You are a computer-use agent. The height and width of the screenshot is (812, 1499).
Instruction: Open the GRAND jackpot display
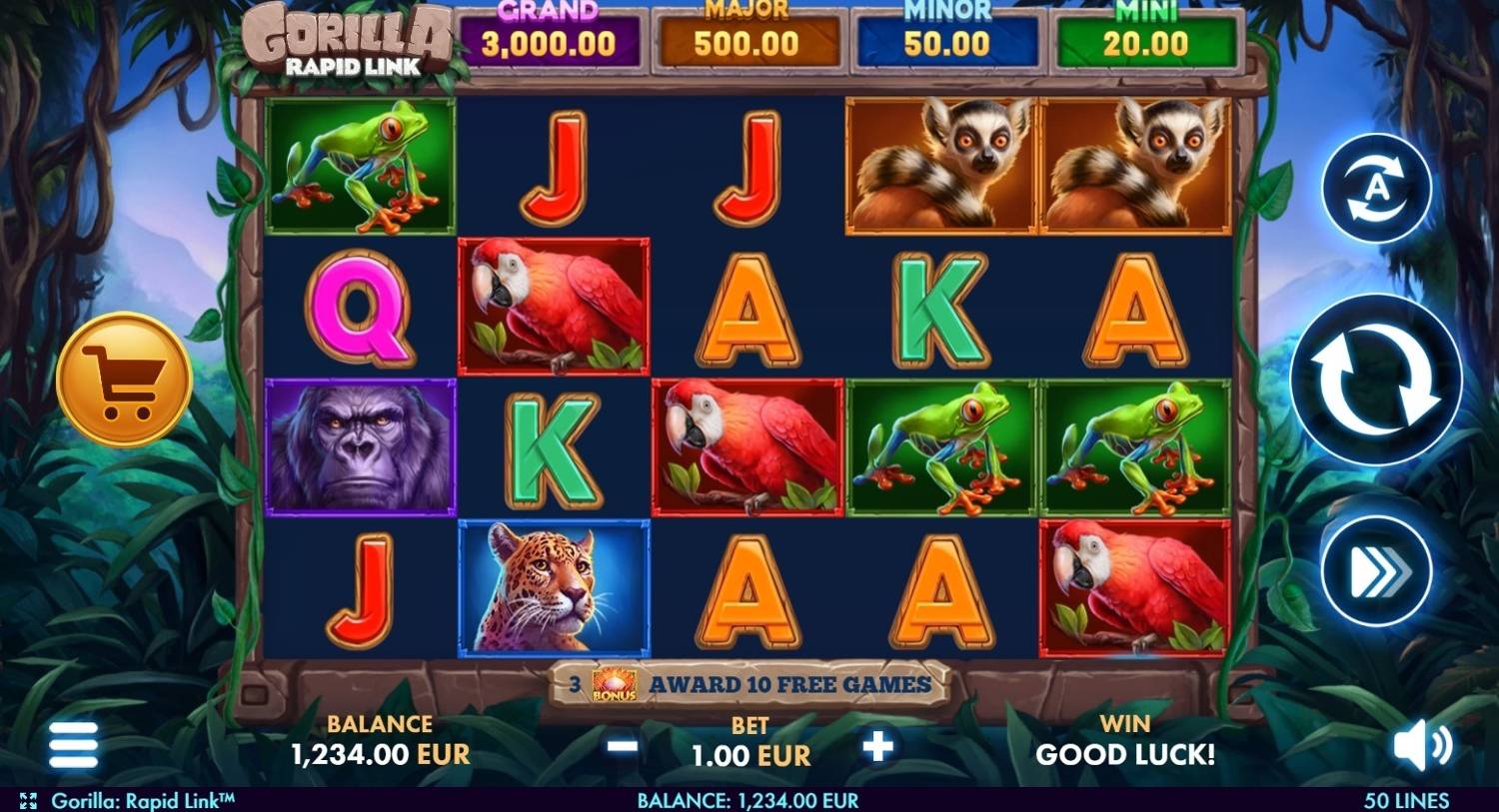pyautogui.click(x=548, y=32)
